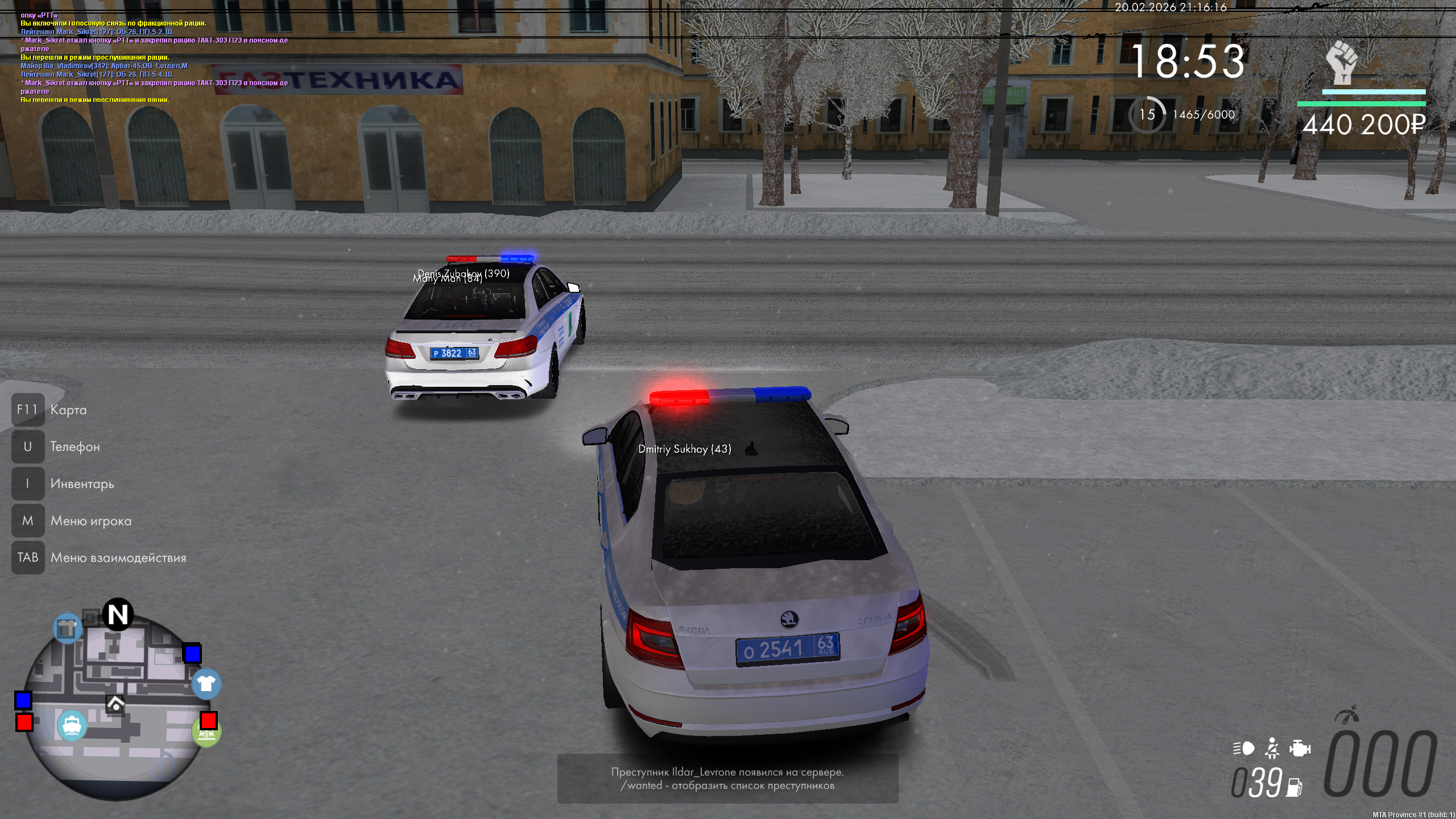Screen dimensions: 1456x819
Task: Click the engine status icon
Action: 1300,748
